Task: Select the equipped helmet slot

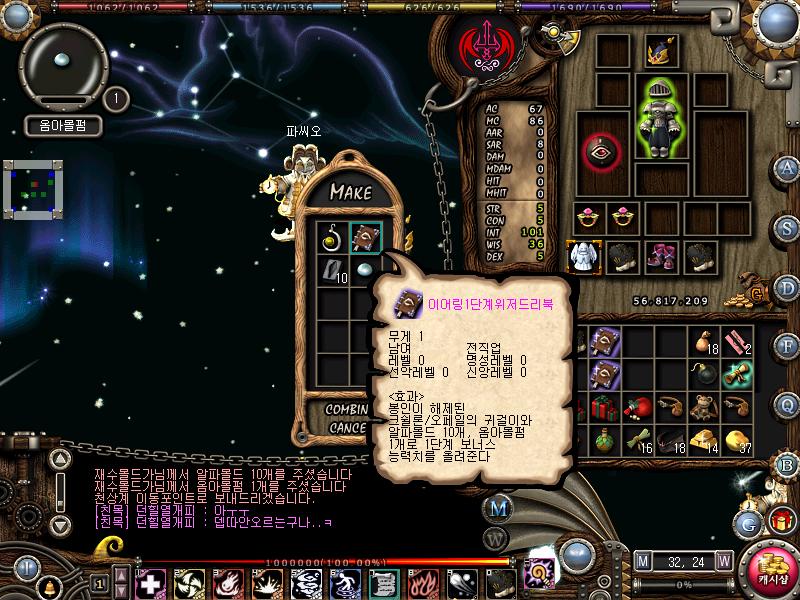Action: [x=656, y=50]
